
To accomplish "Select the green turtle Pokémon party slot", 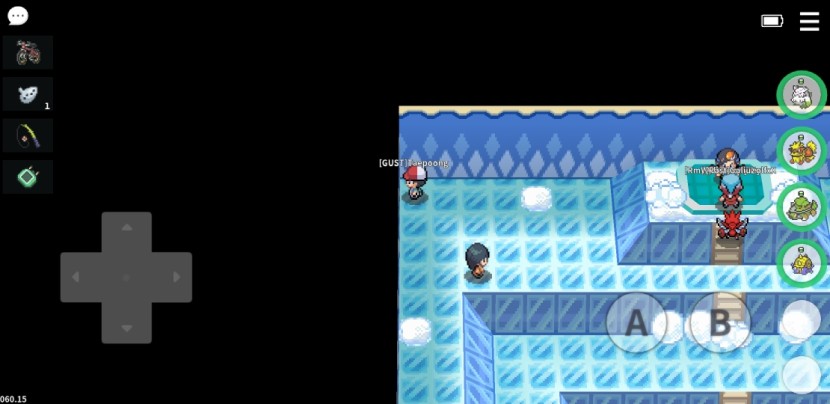I will [801, 207].
